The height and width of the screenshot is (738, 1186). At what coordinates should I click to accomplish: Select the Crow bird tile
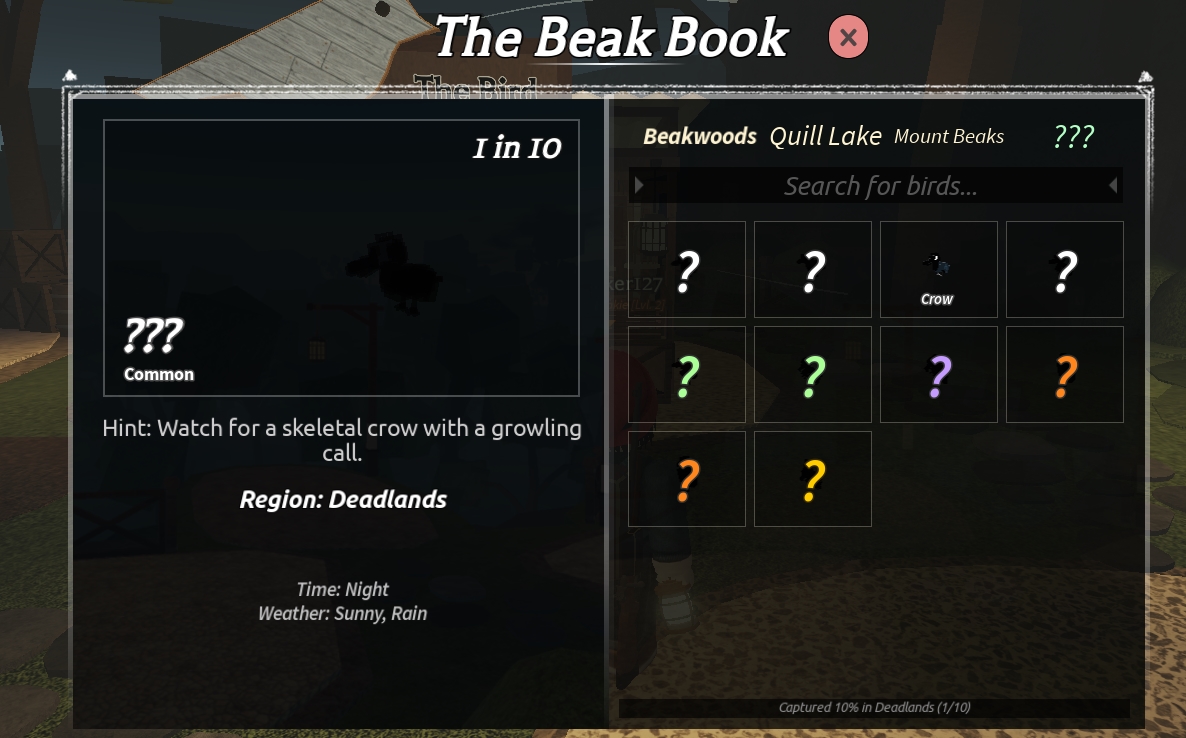point(938,270)
